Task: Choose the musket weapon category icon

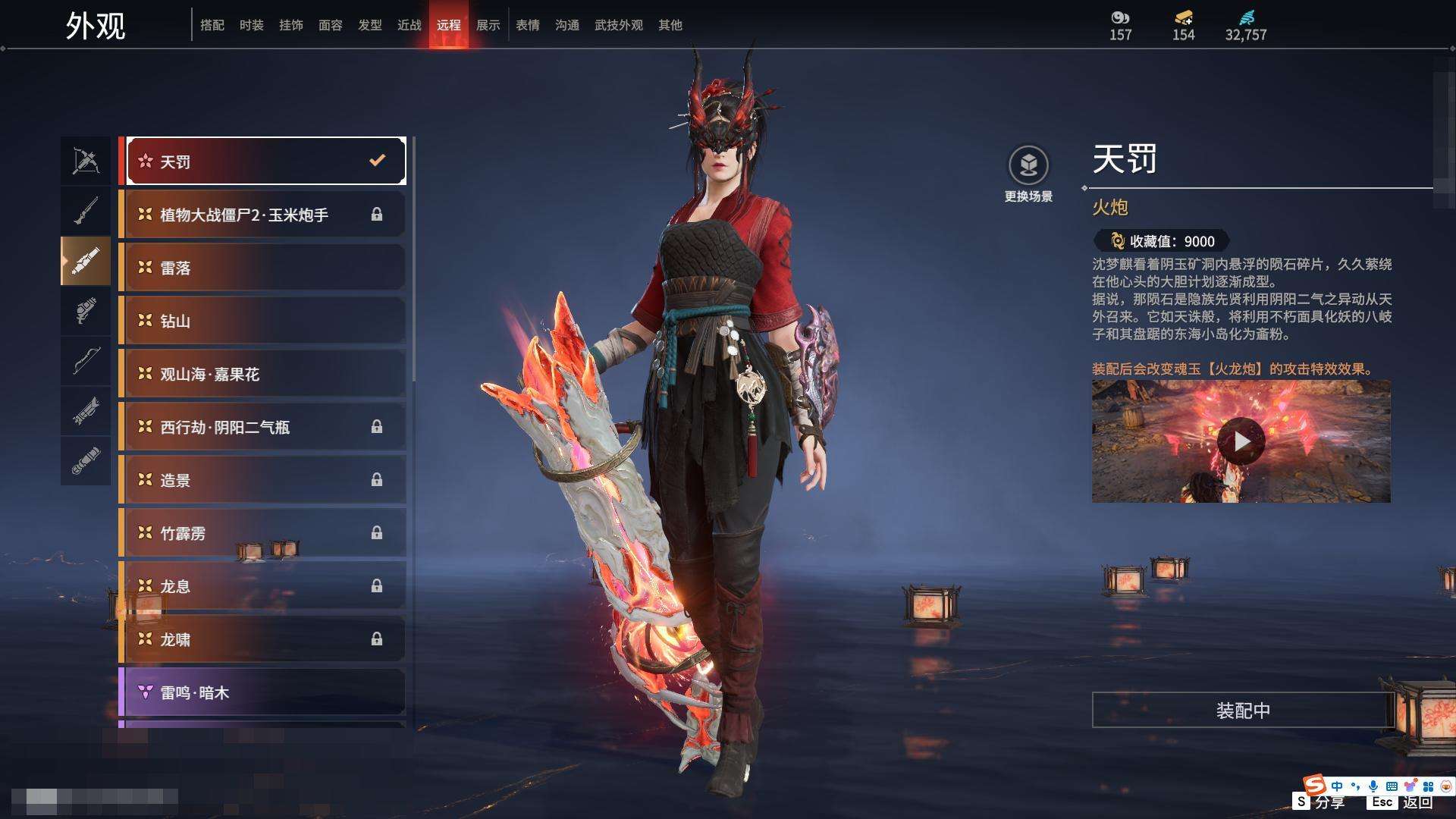Action: coord(86,211)
